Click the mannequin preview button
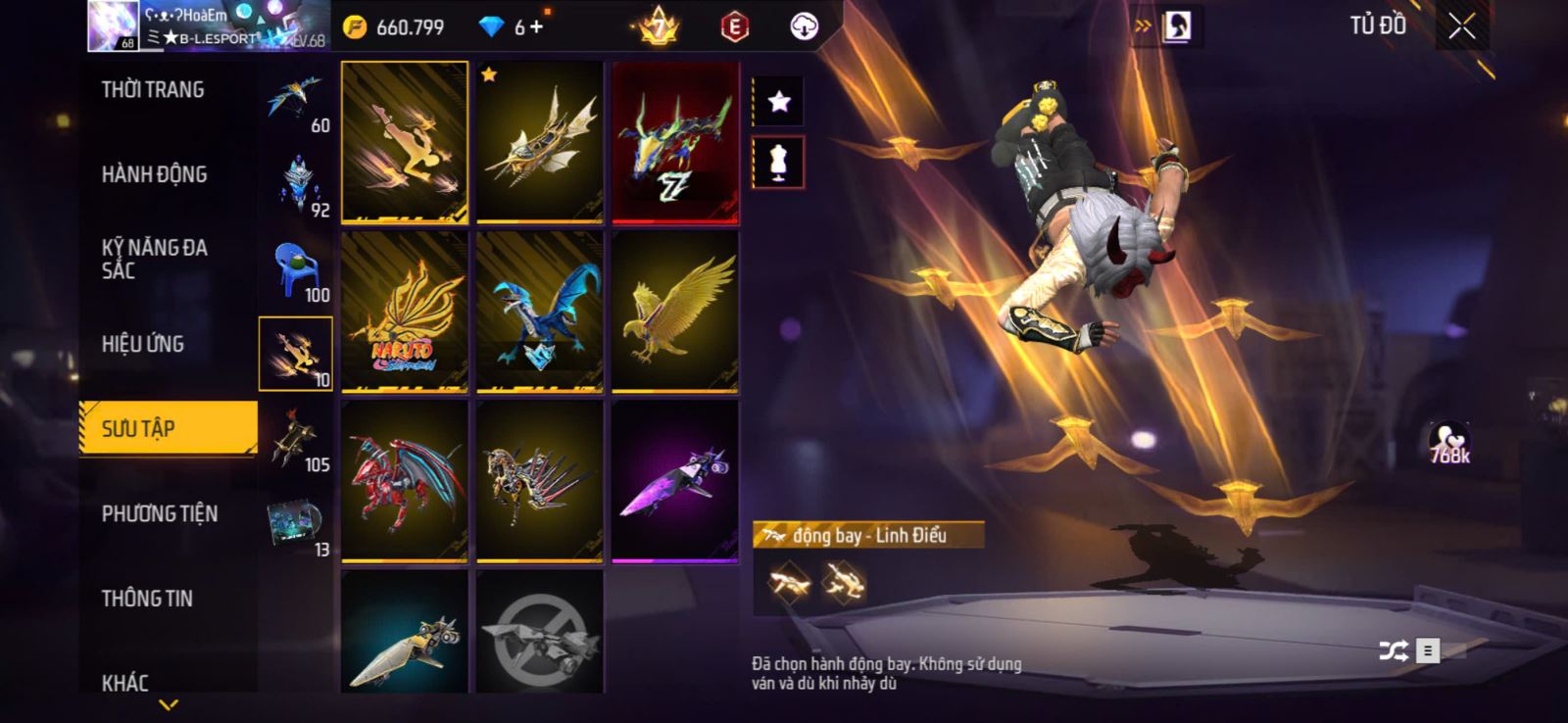This screenshot has width=1568, height=723. (x=778, y=162)
